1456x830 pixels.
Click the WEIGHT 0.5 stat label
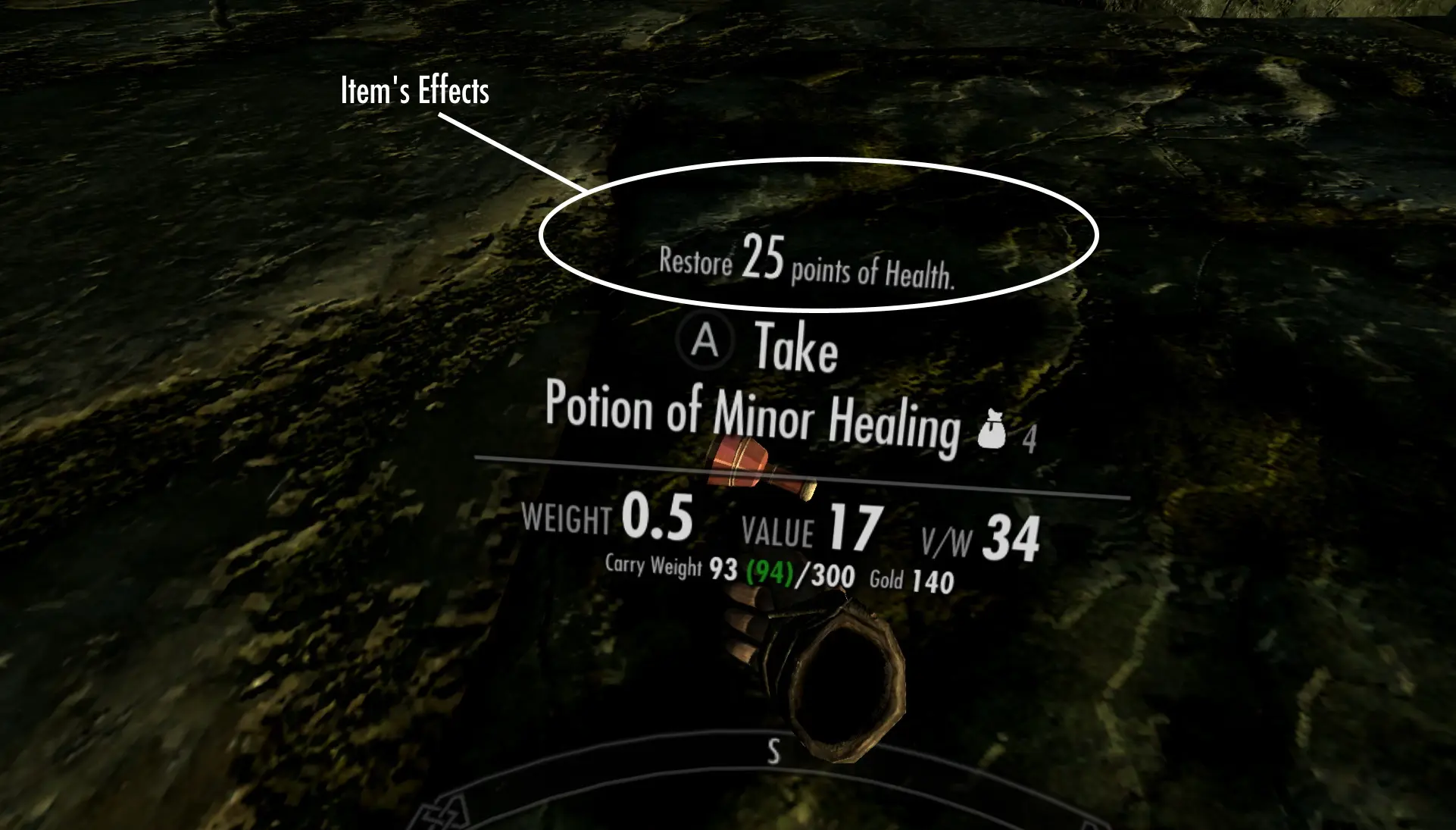point(606,521)
